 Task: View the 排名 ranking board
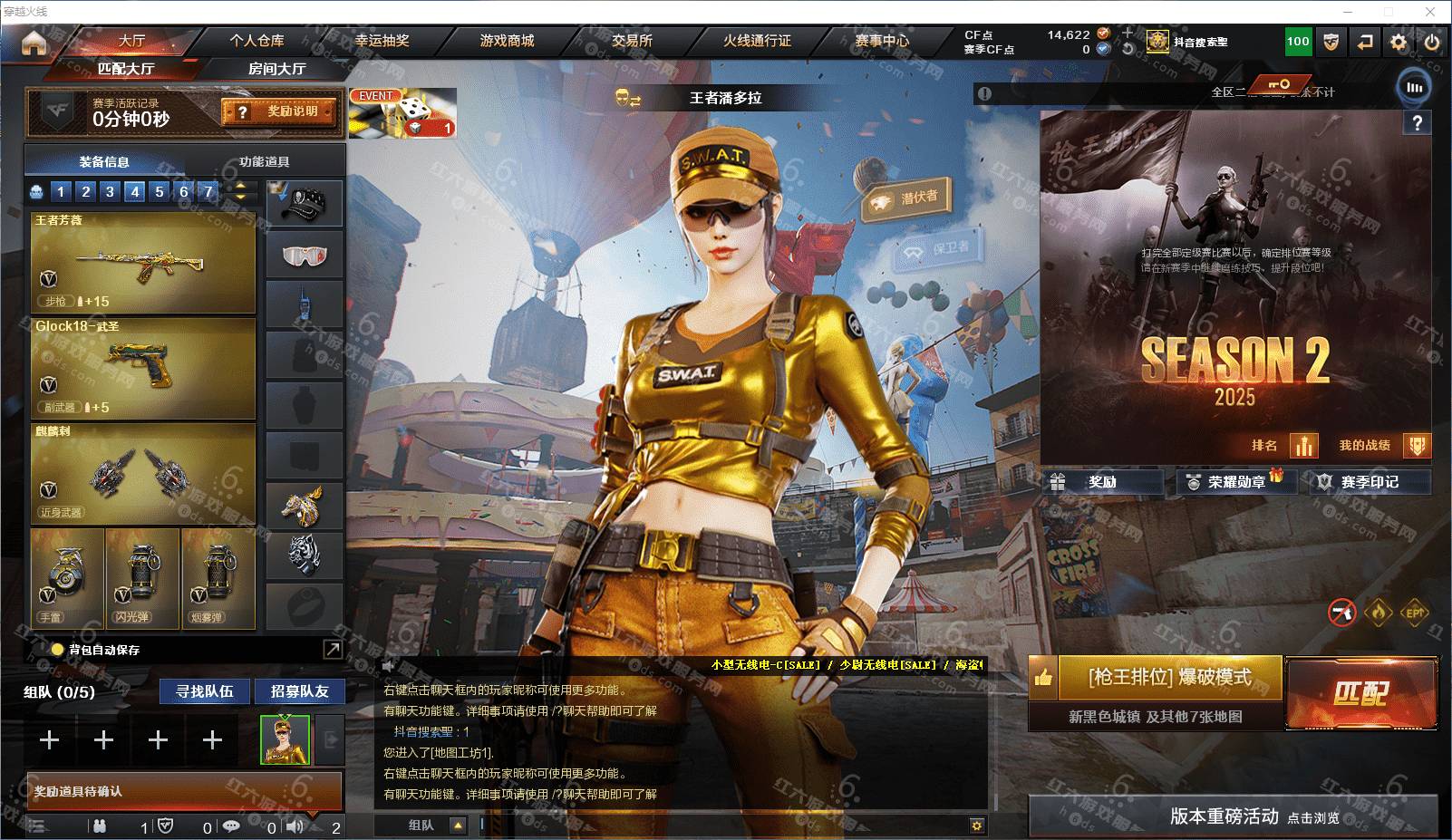pos(1283,445)
